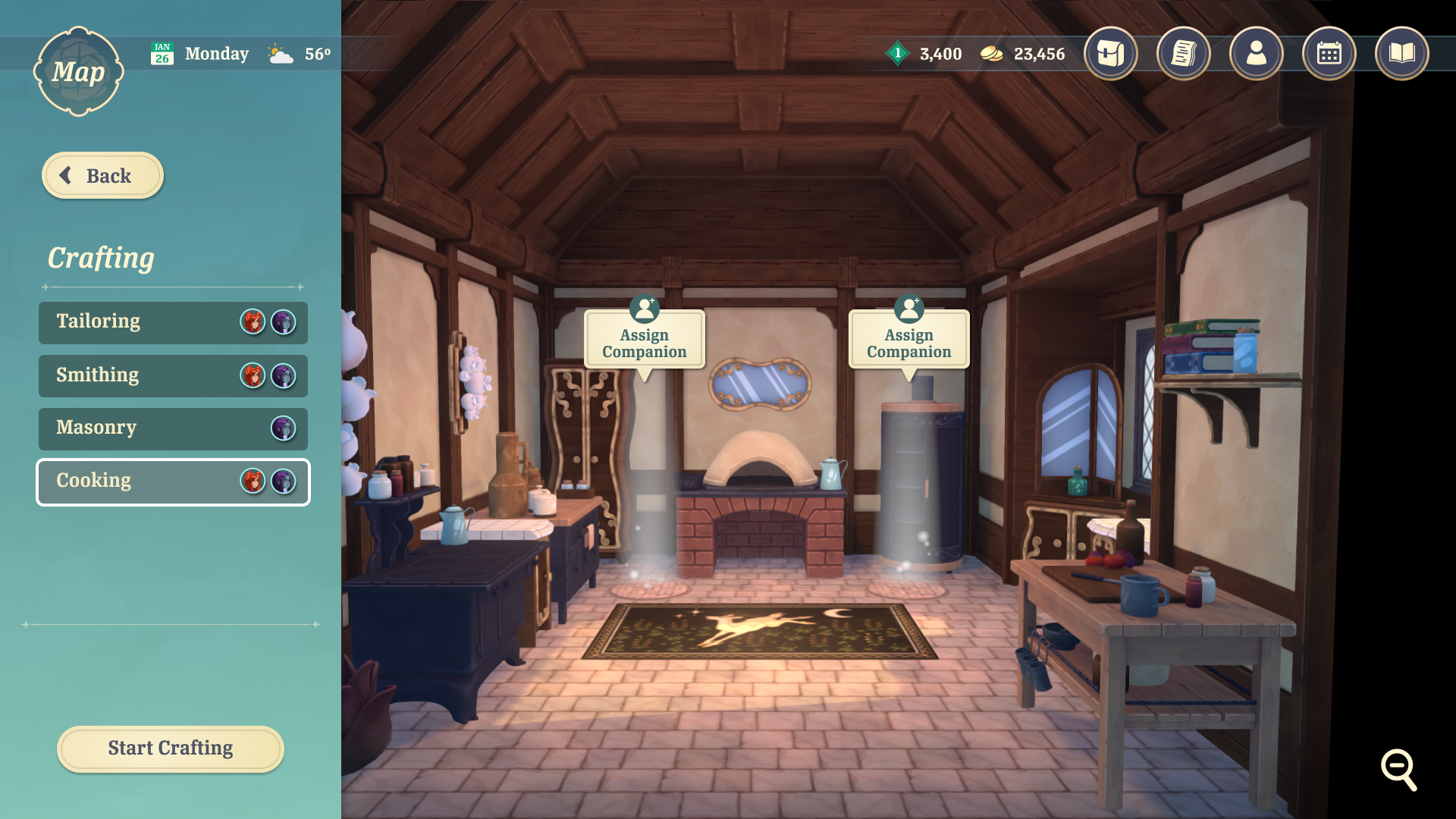Choose the Smithing crafting category

pyautogui.click(x=173, y=375)
